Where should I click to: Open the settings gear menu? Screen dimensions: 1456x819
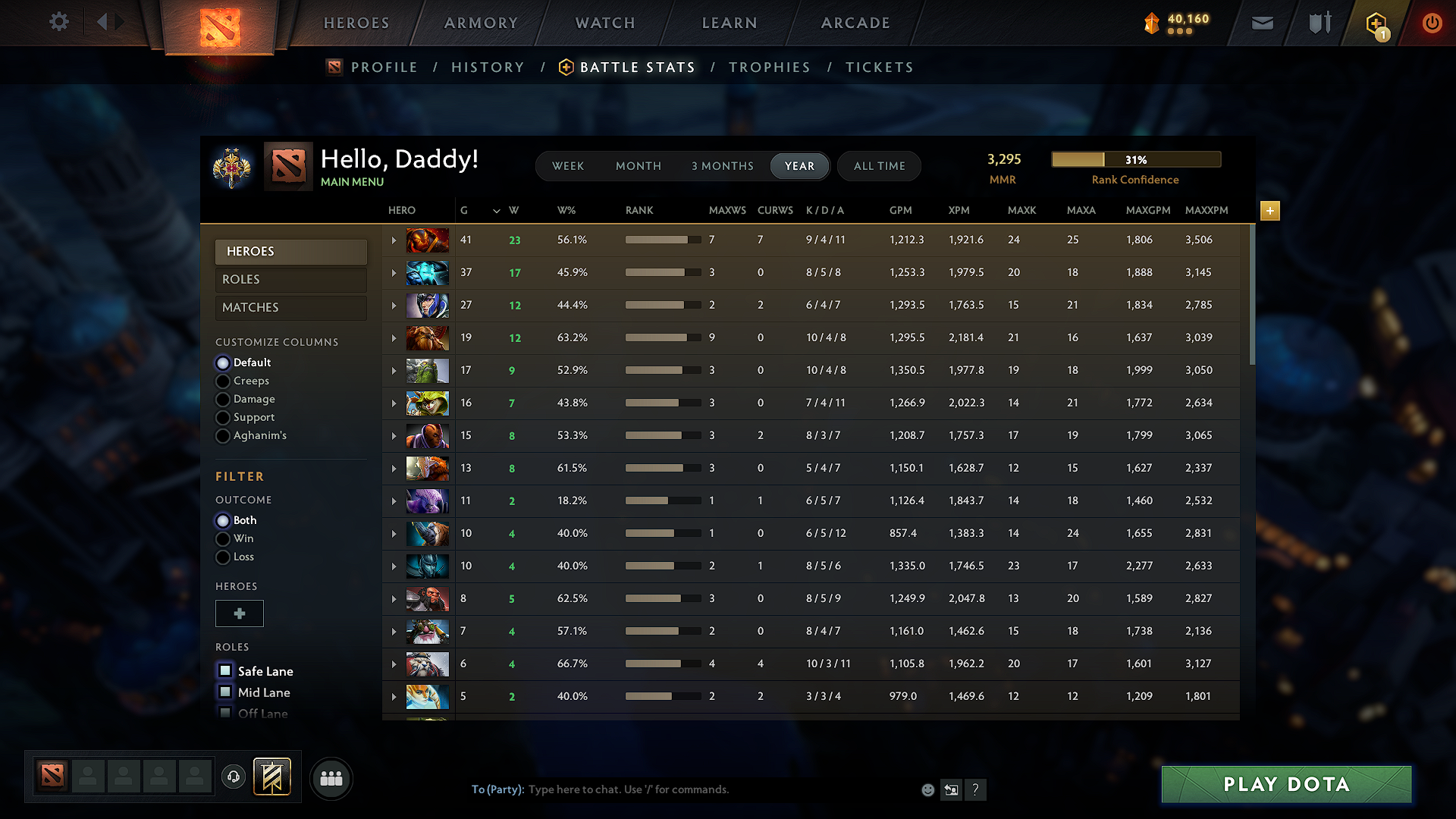[58, 22]
